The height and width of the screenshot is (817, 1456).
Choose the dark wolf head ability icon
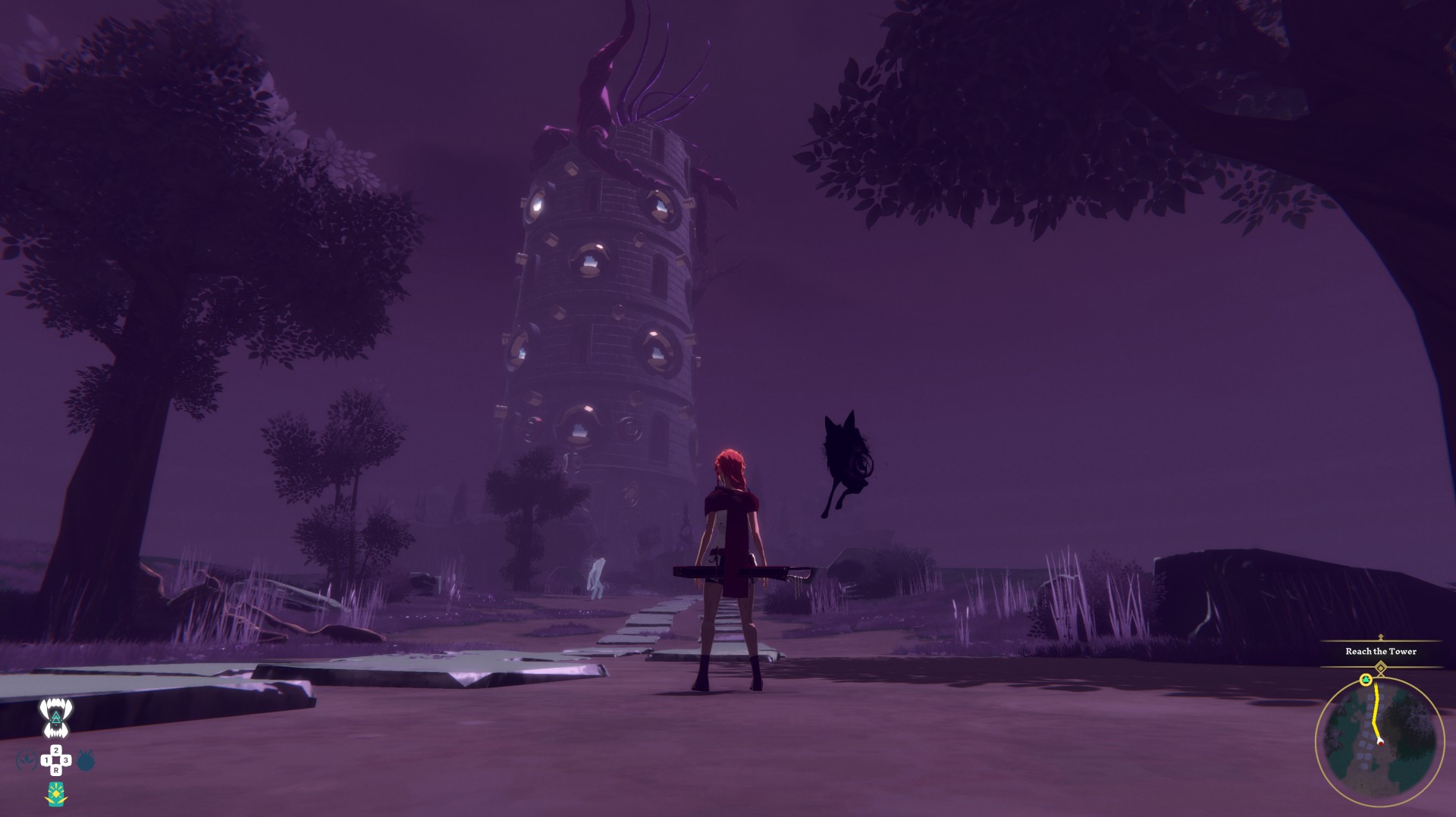86,760
